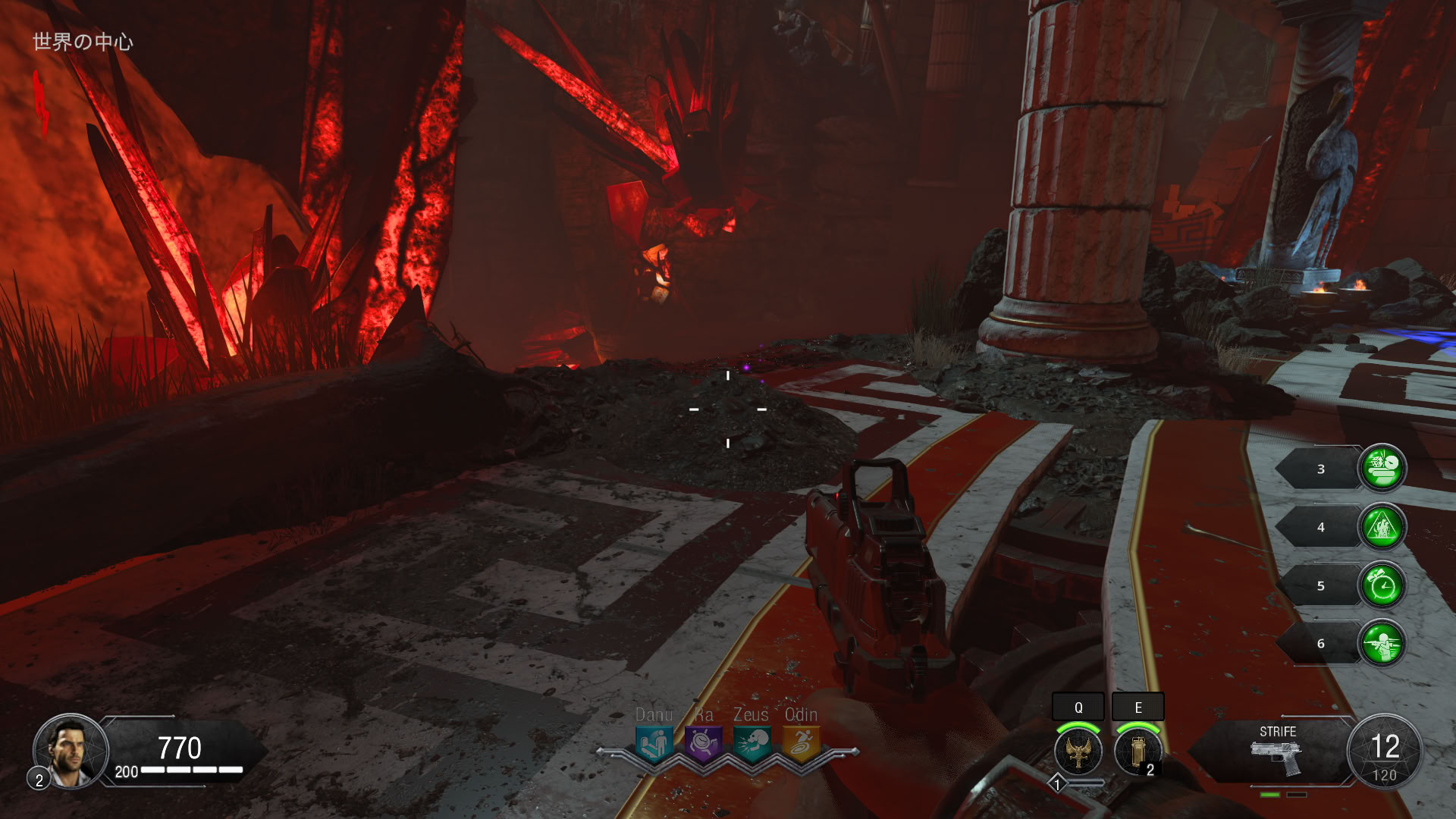Select the Danu perk icon

tap(654, 743)
